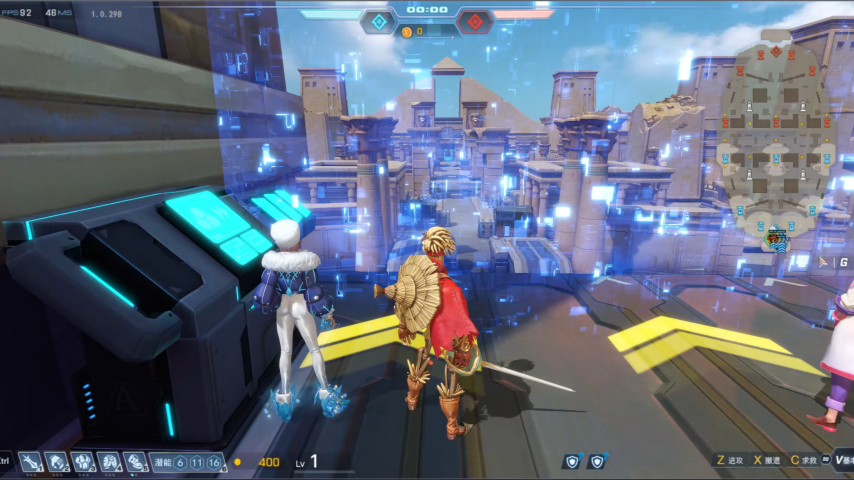Click the player base marker on minimap
This screenshot has width=854, height=480.
(776, 239)
